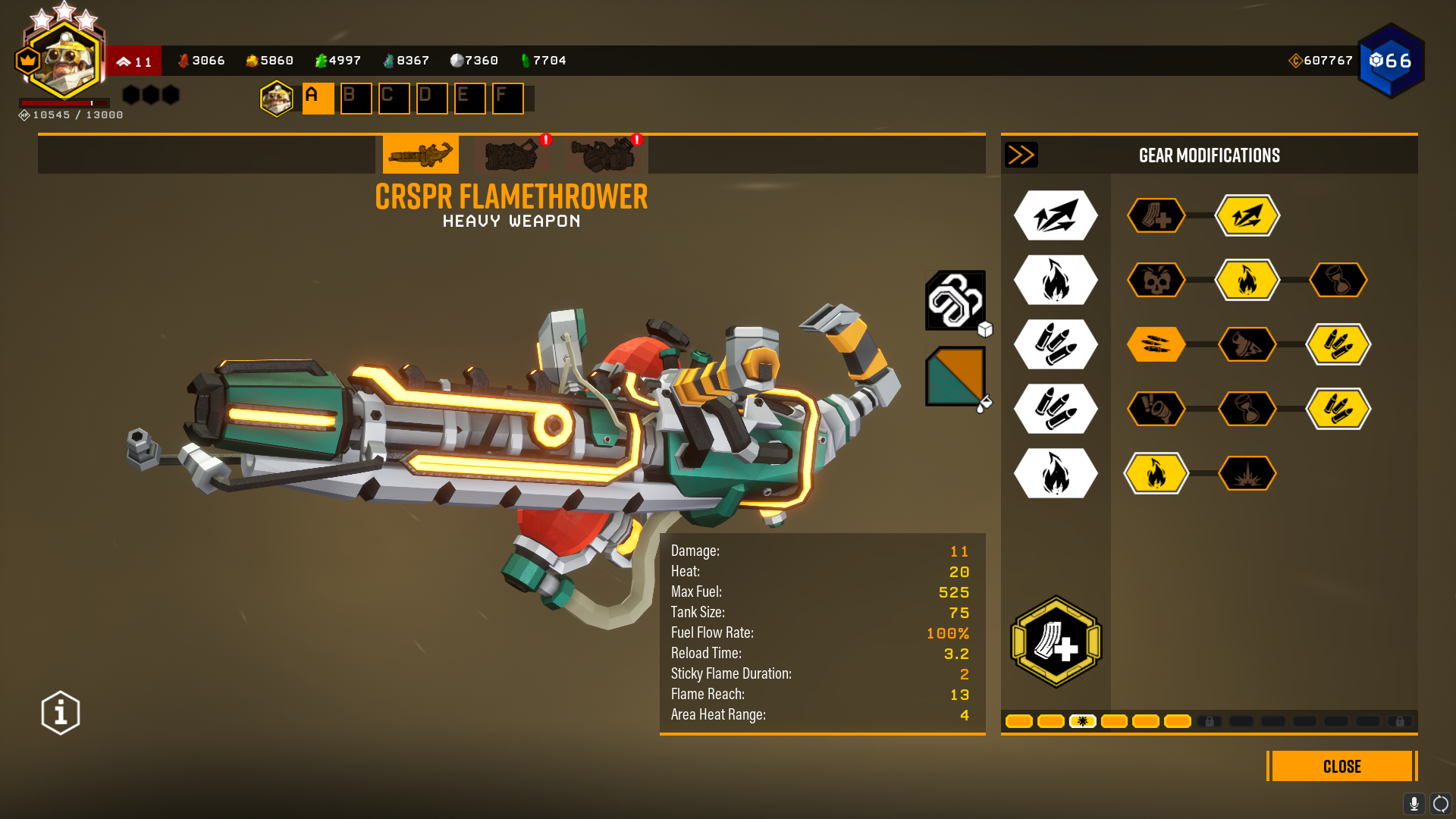Open the overclock hexagon slot
The width and height of the screenshot is (1456, 819).
(1056, 642)
